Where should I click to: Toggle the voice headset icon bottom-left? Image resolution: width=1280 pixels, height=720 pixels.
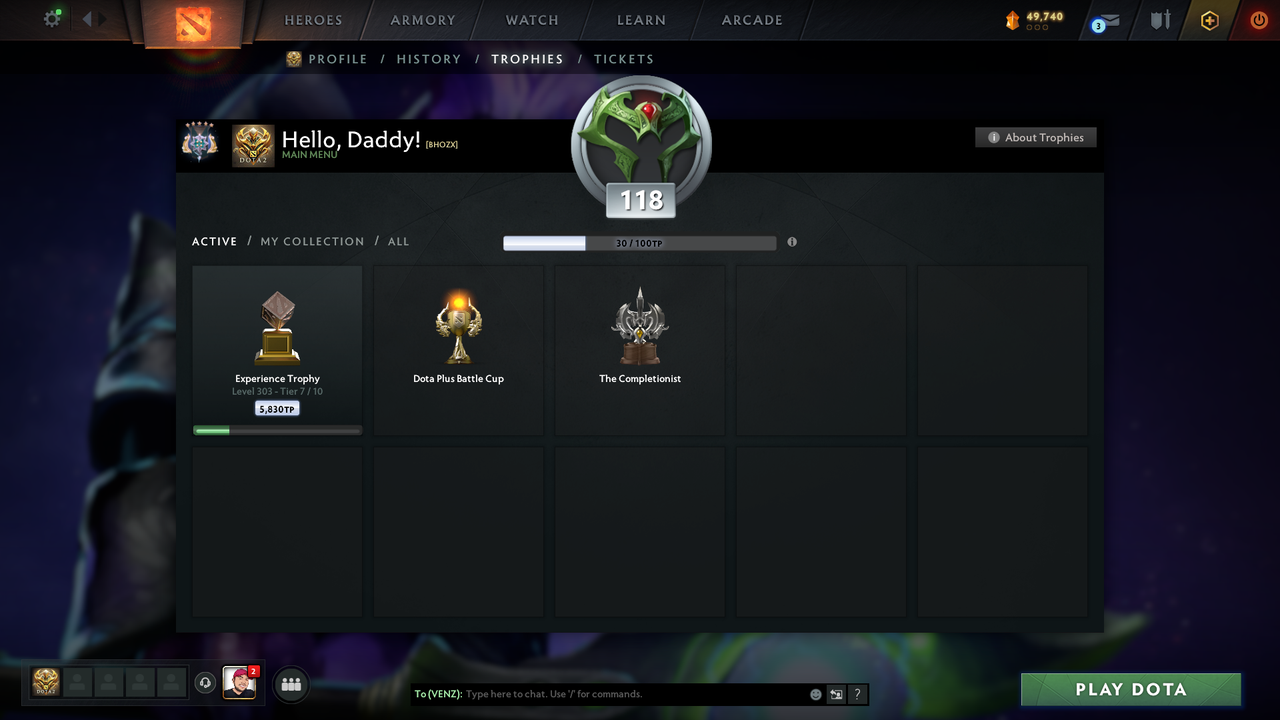[207, 683]
